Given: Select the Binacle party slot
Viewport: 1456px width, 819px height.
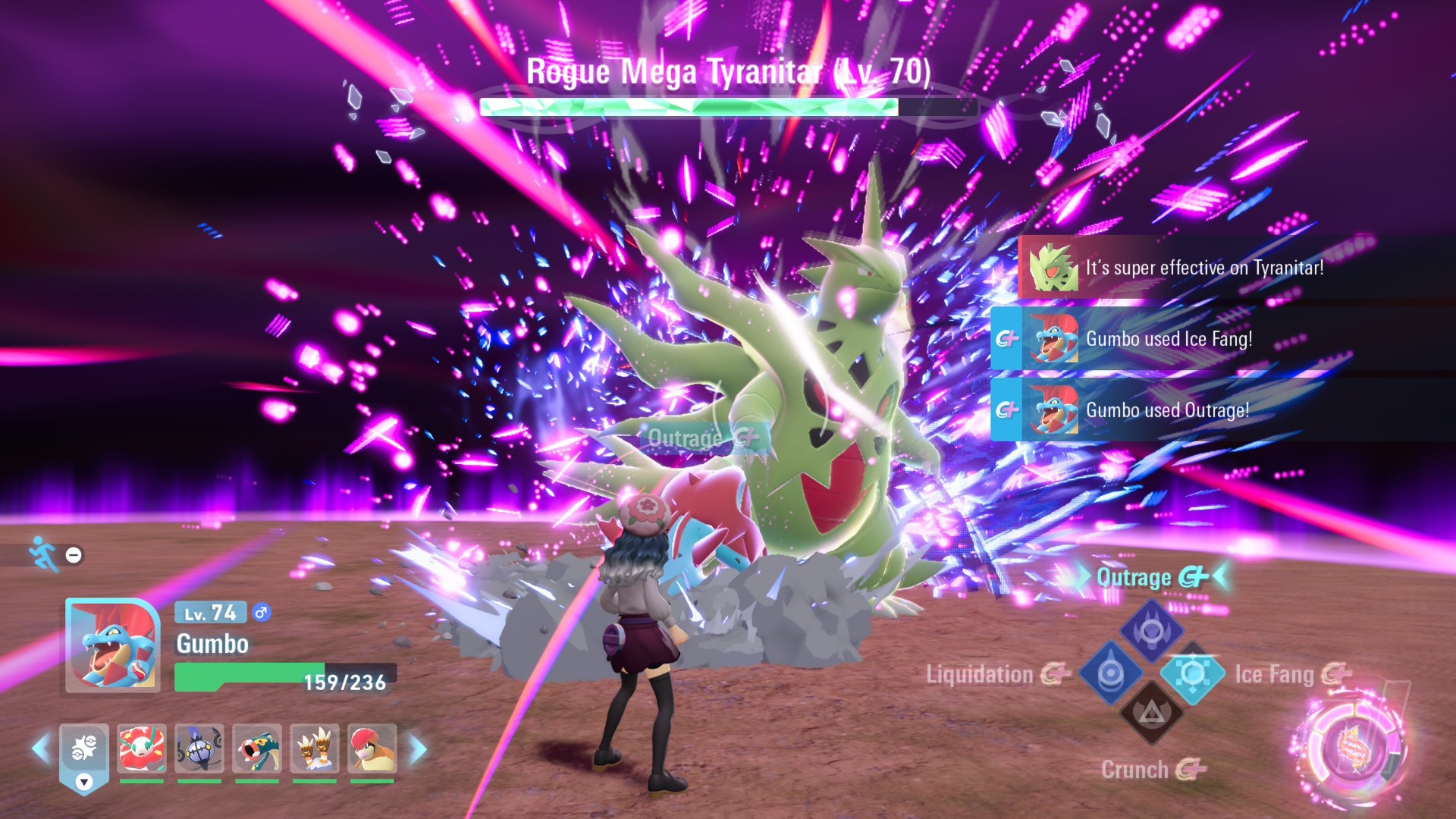Looking at the screenshot, I should [x=314, y=748].
